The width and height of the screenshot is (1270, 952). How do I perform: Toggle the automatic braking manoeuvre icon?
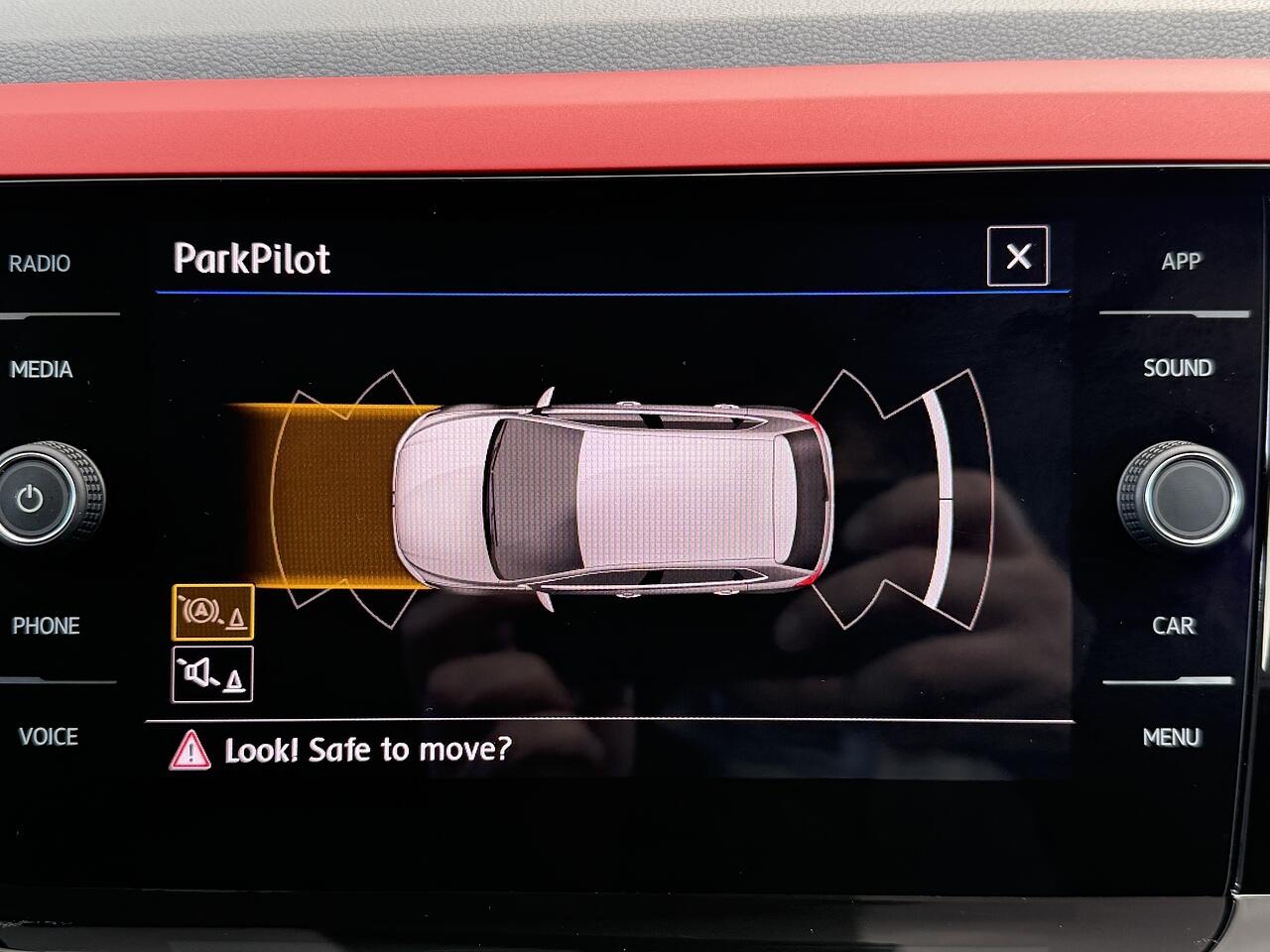(212, 613)
